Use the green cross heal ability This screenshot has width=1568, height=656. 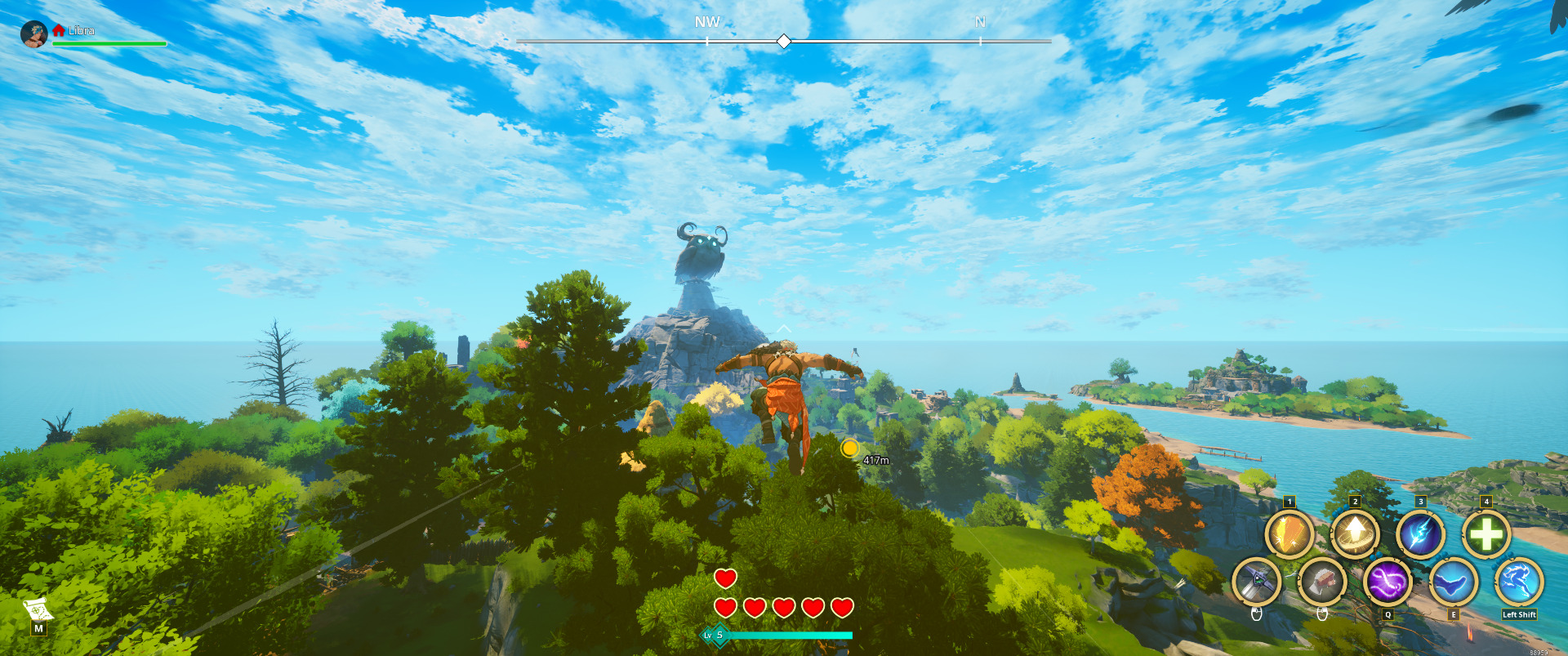(x=1486, y=535)
